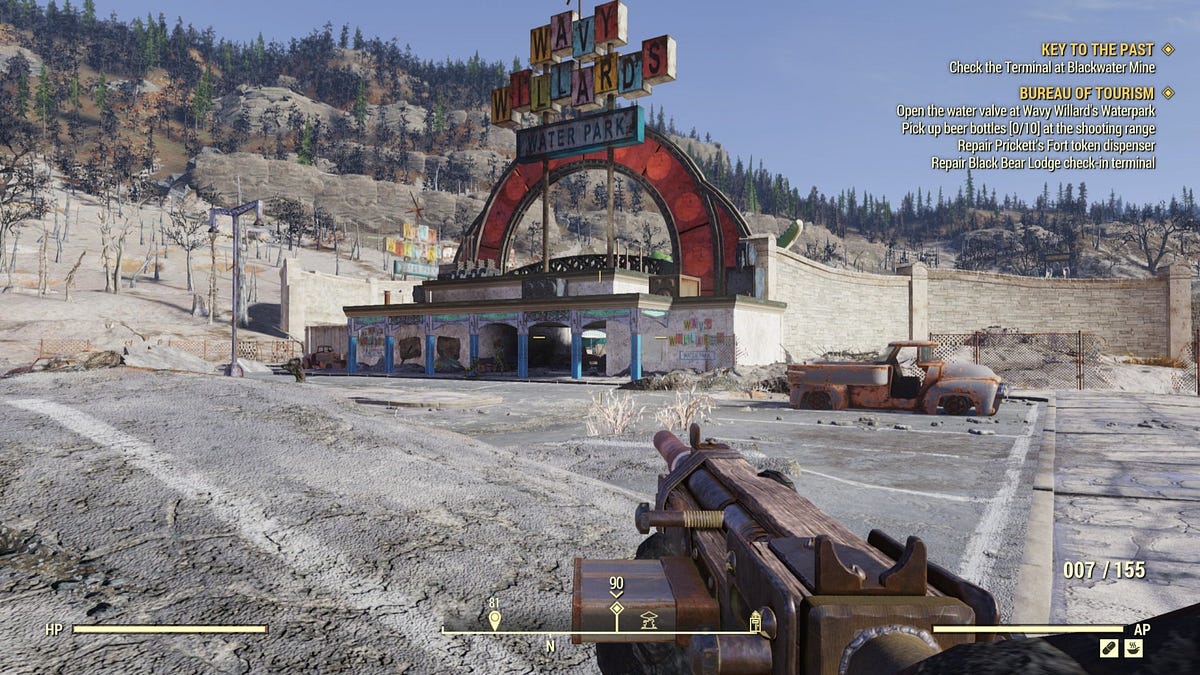Select the Key to the Past quest title

coord(1097,49)
